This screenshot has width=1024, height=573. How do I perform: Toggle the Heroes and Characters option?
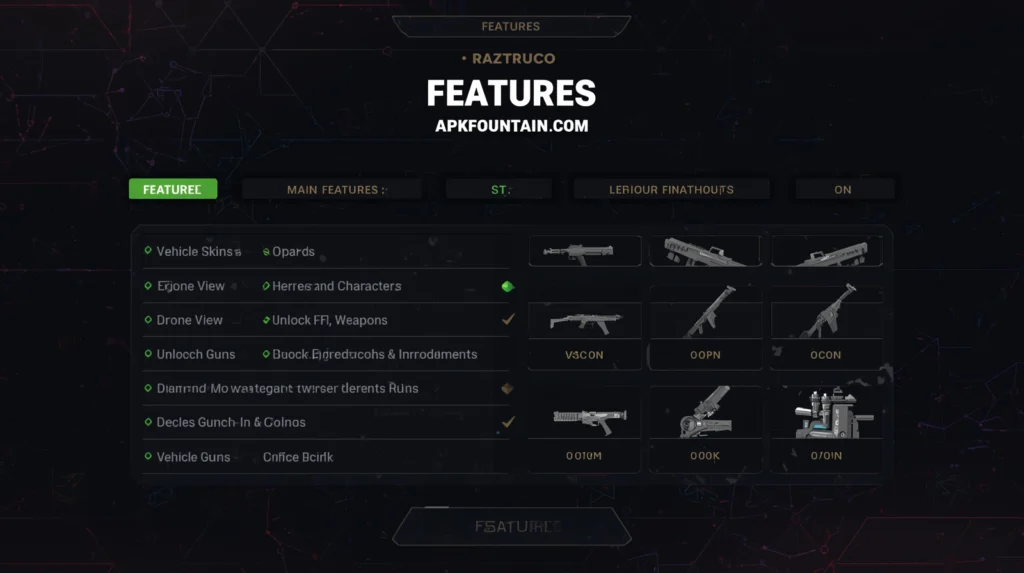(336, 286)
